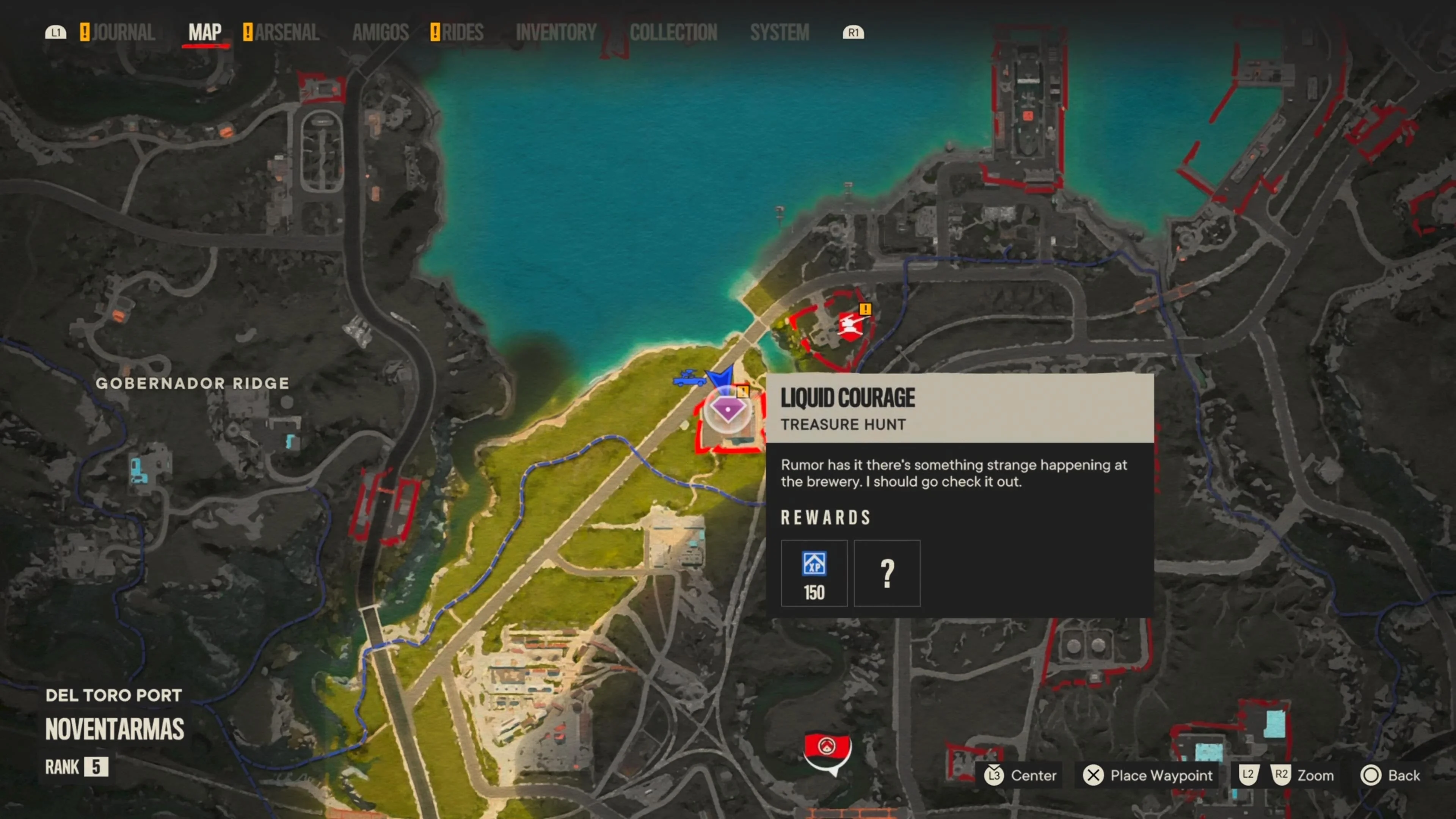Click the red tank base marker
Viewport: 1456px width, 819px height.
coord(849,326)
